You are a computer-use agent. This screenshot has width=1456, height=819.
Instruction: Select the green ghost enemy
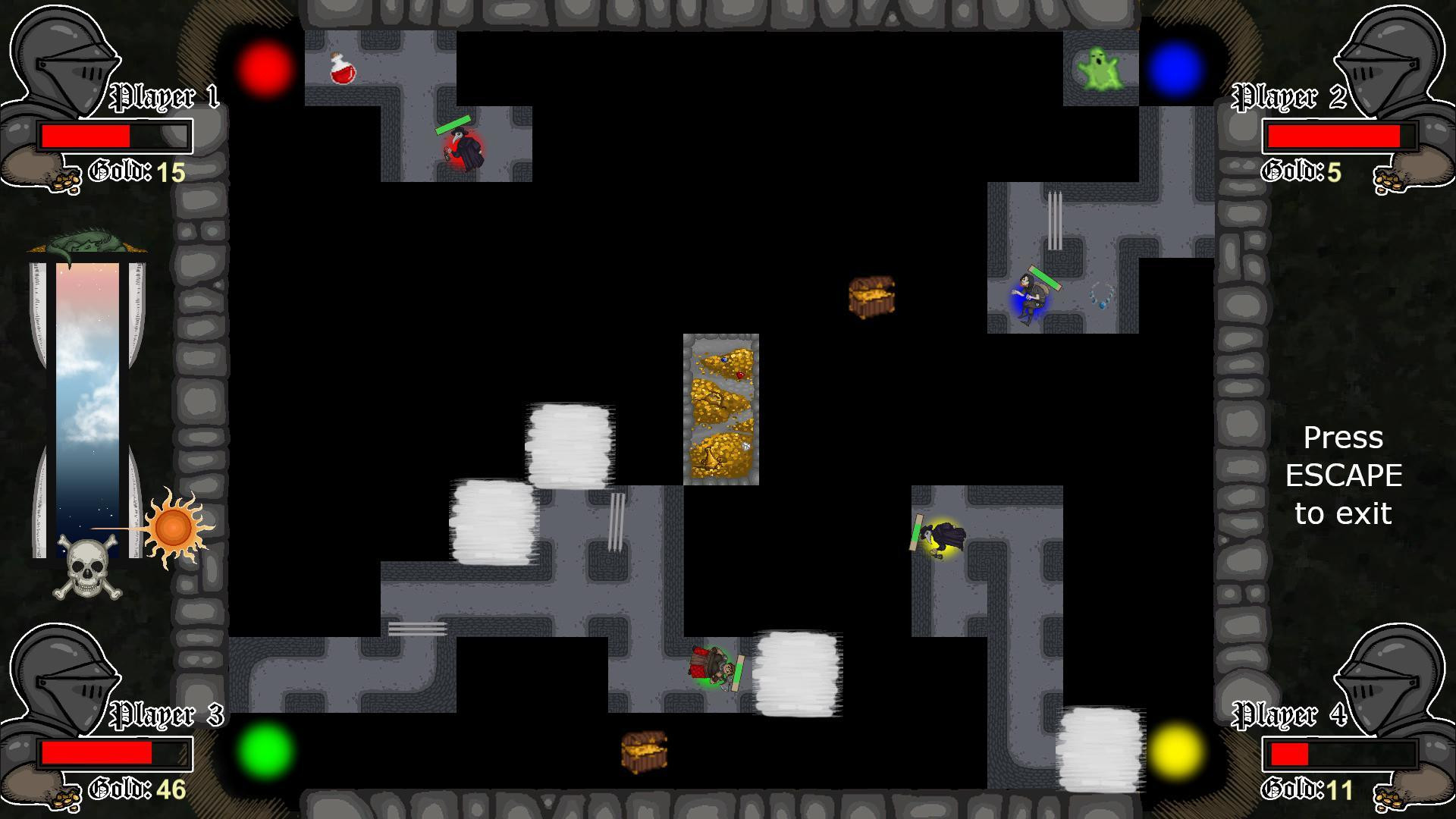point(1099,68)
